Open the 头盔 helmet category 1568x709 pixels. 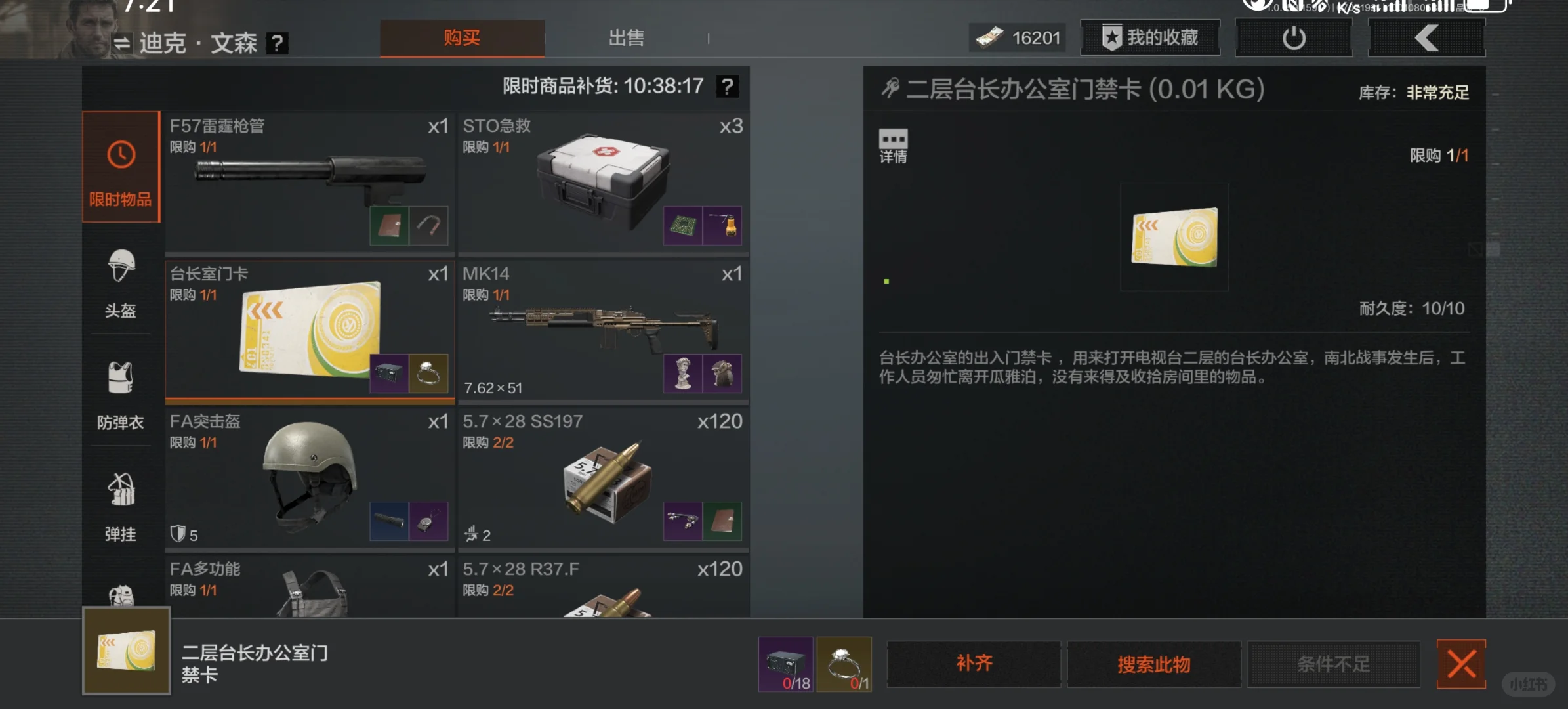(x=120, y=282)
